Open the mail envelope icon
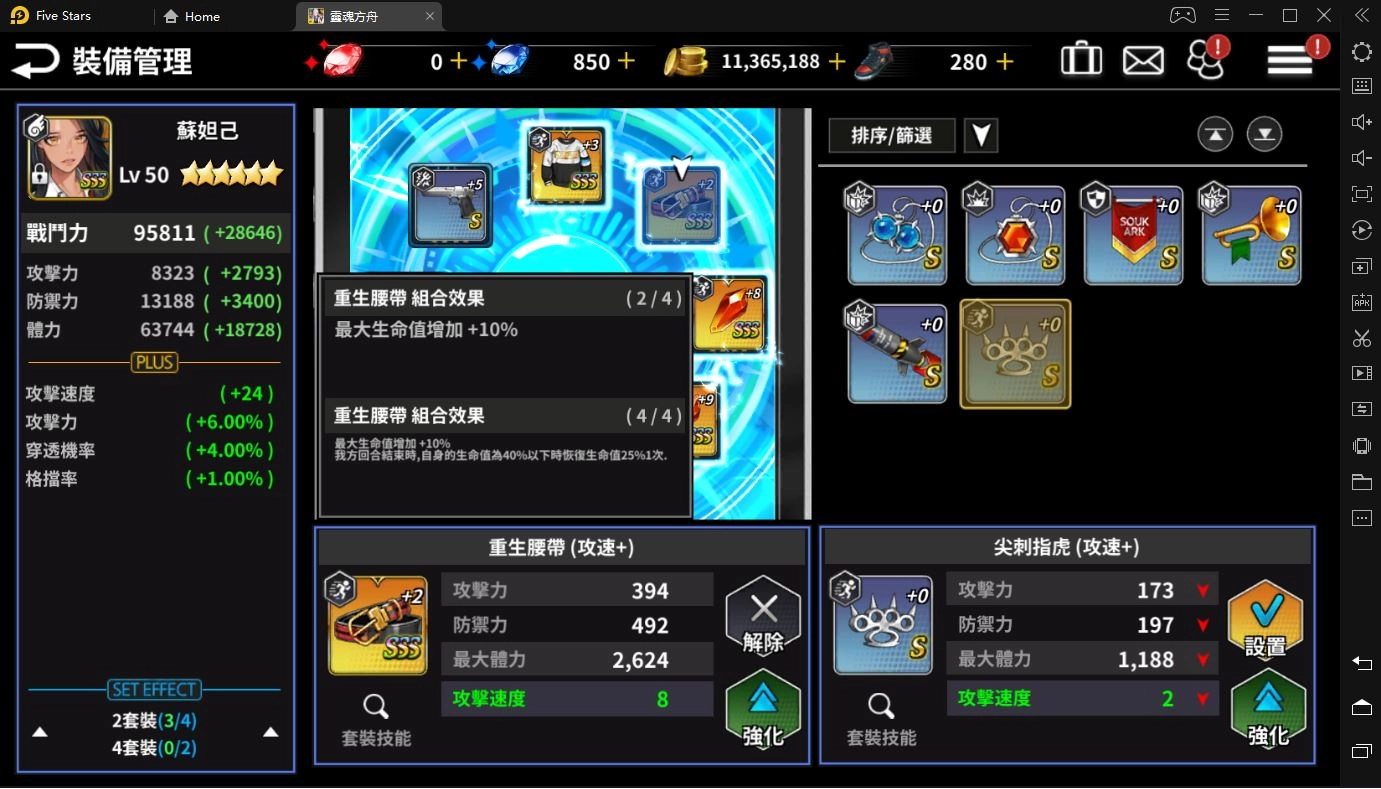Viewport: 1381px width, 789px height. pyautogui.click(x=1143, y=59)
